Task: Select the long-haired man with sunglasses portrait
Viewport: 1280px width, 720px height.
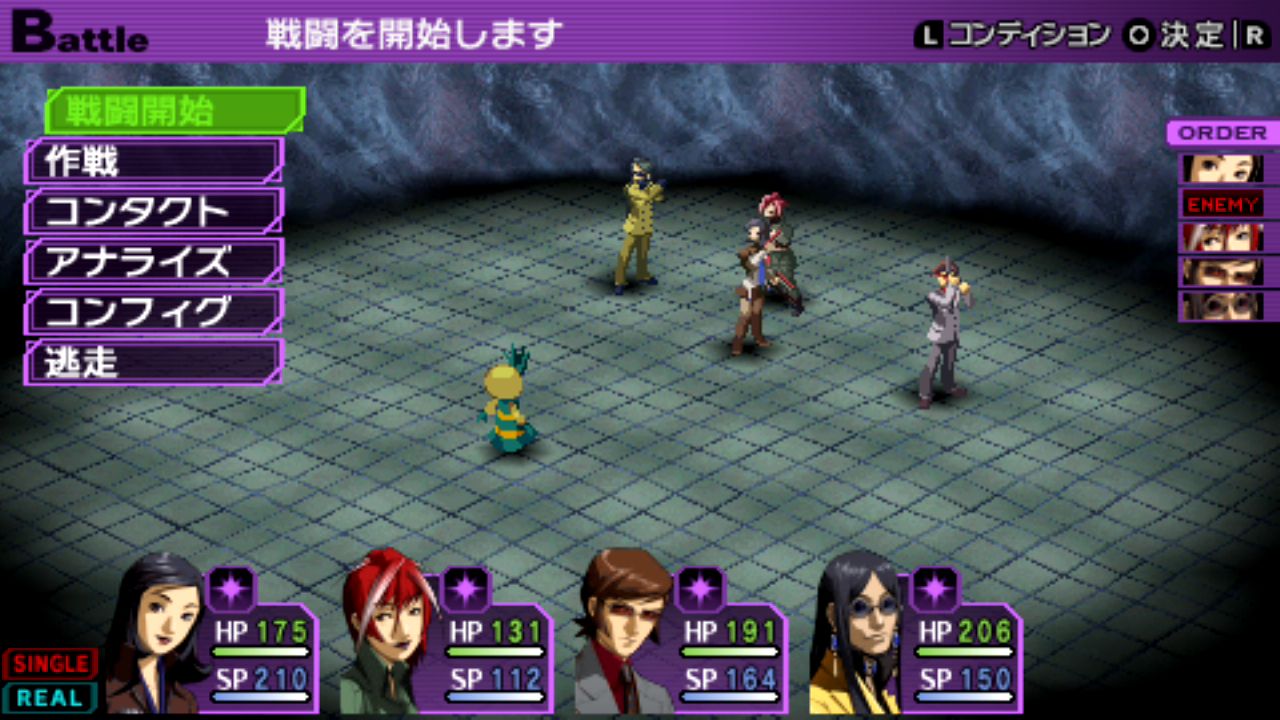Action: (858, 635)
